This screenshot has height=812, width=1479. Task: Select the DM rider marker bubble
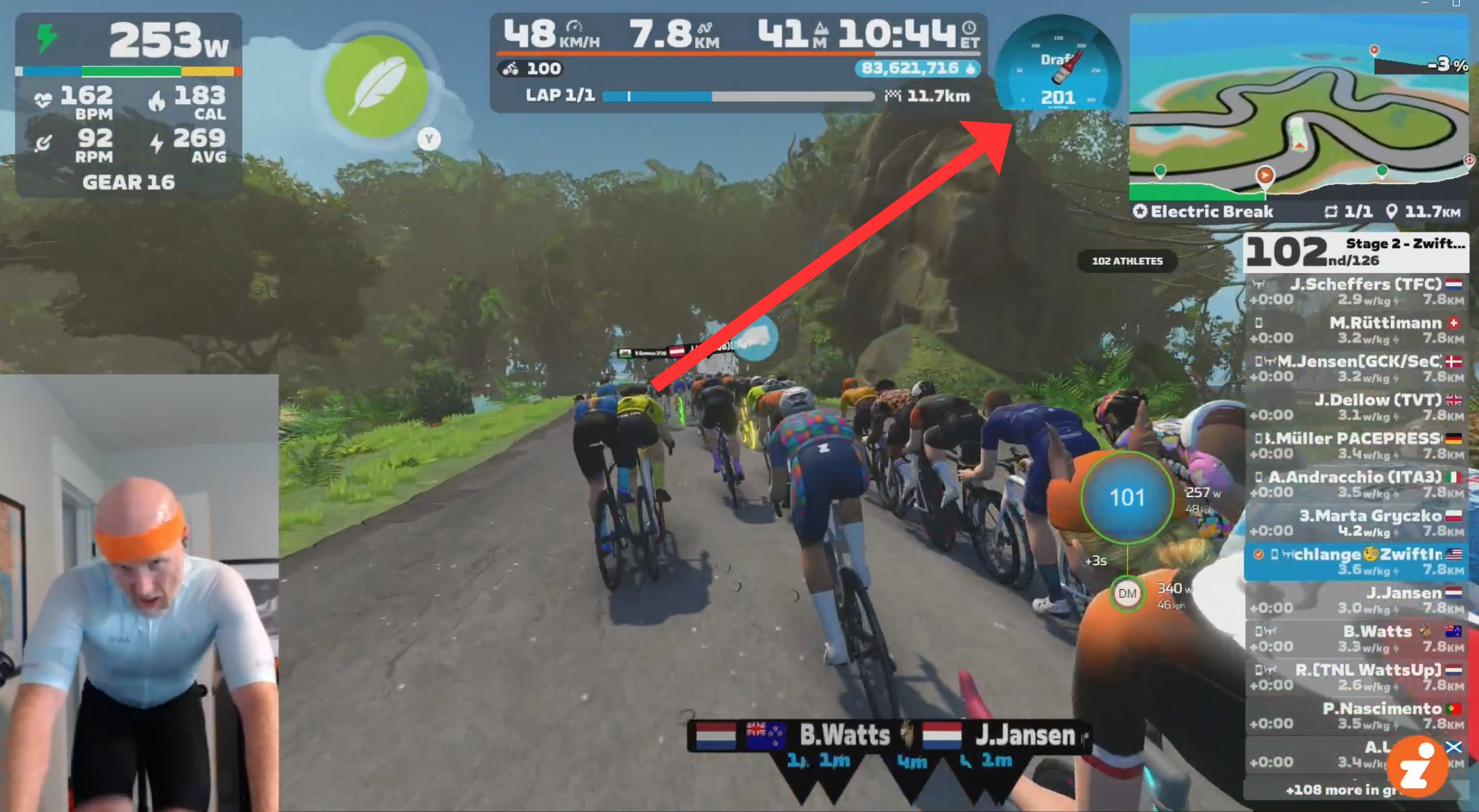point(1126,593)
